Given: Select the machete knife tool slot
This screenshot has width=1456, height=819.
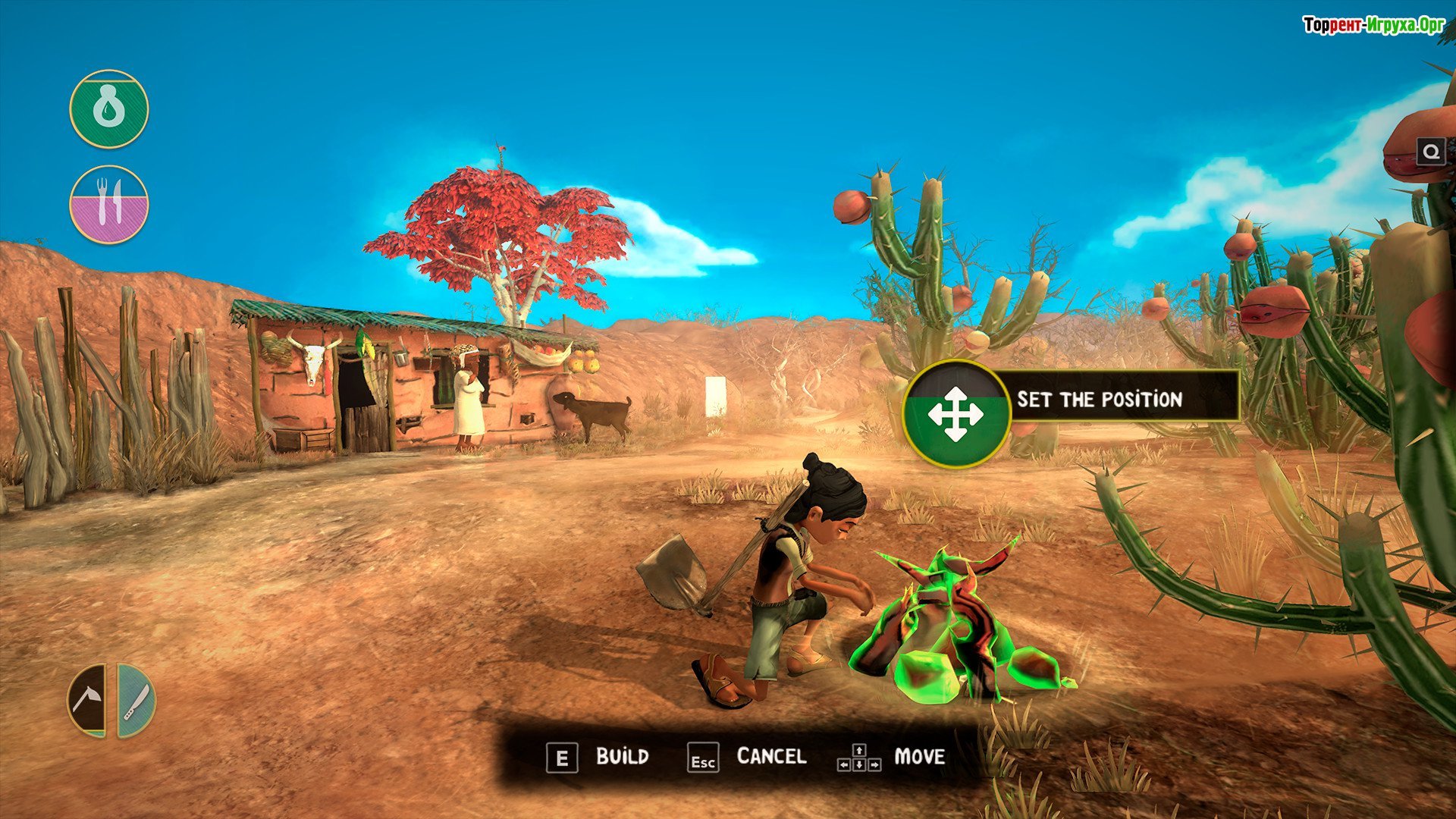Looking at the screenshot, I should point(136,700).
